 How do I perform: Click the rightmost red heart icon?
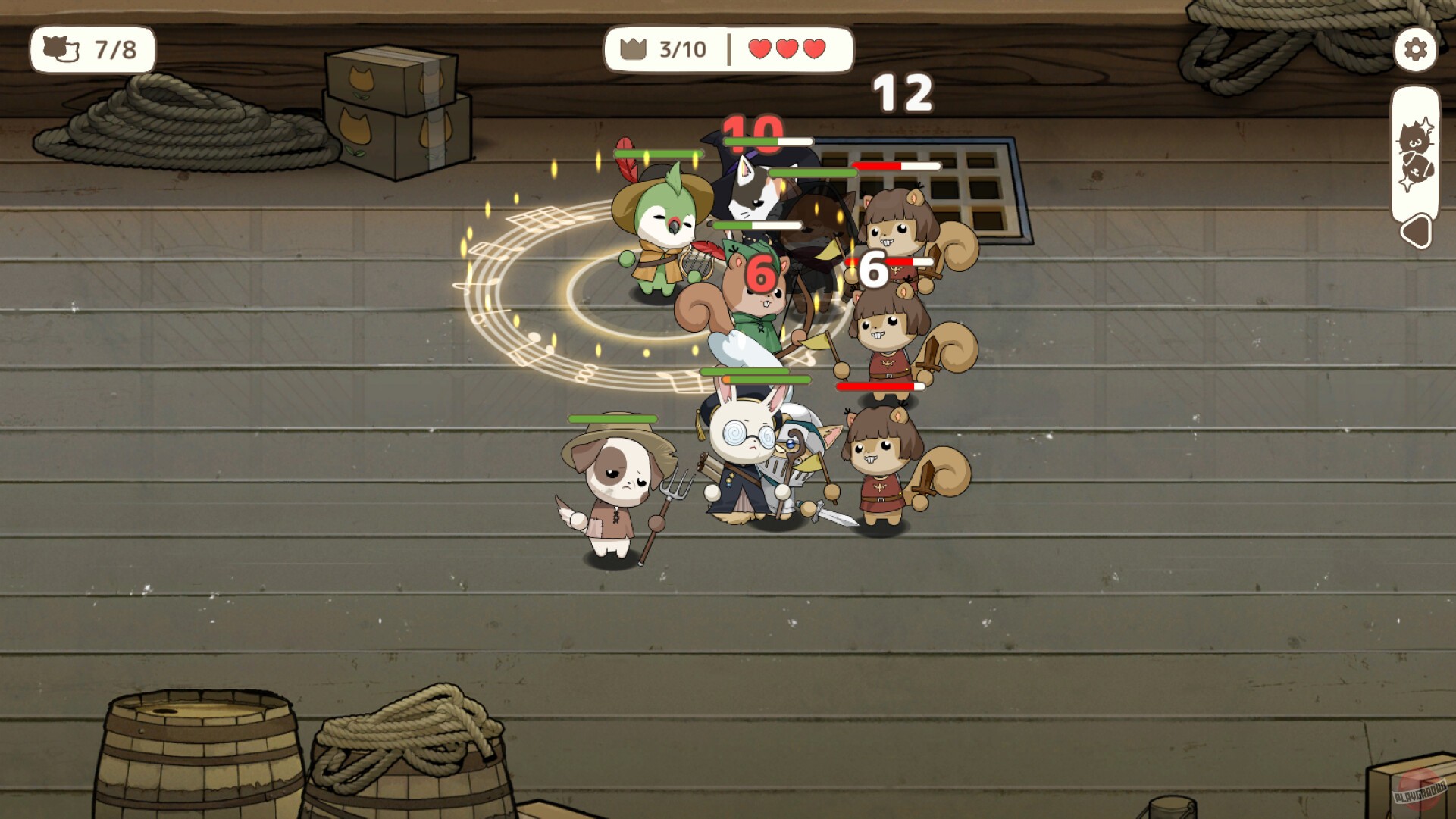click(813, 48)
